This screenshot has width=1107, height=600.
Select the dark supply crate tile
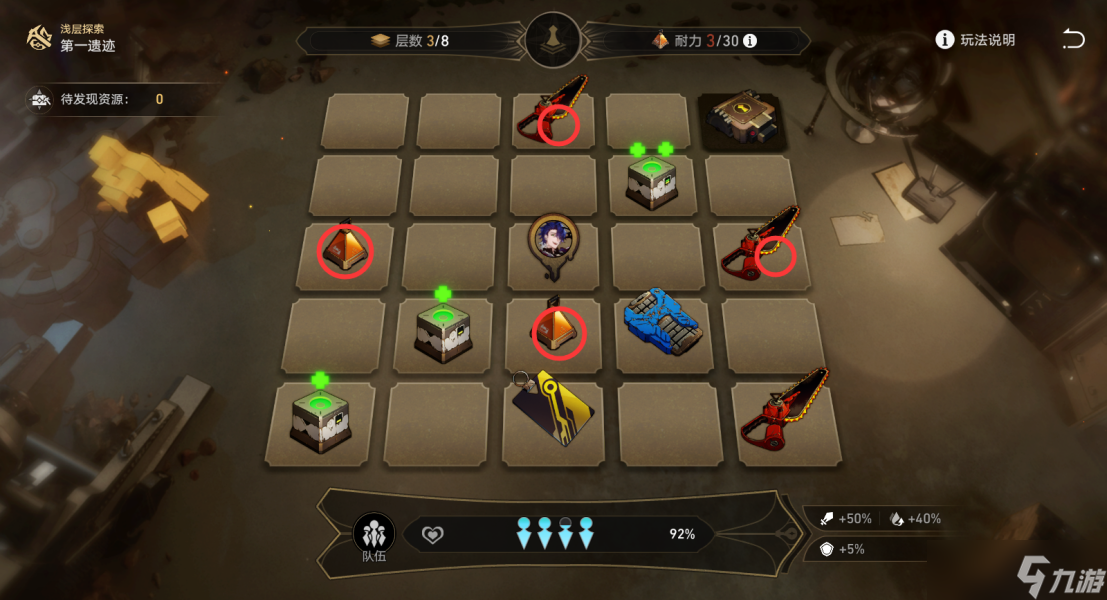pyautogui.click(x=745, y=121)
